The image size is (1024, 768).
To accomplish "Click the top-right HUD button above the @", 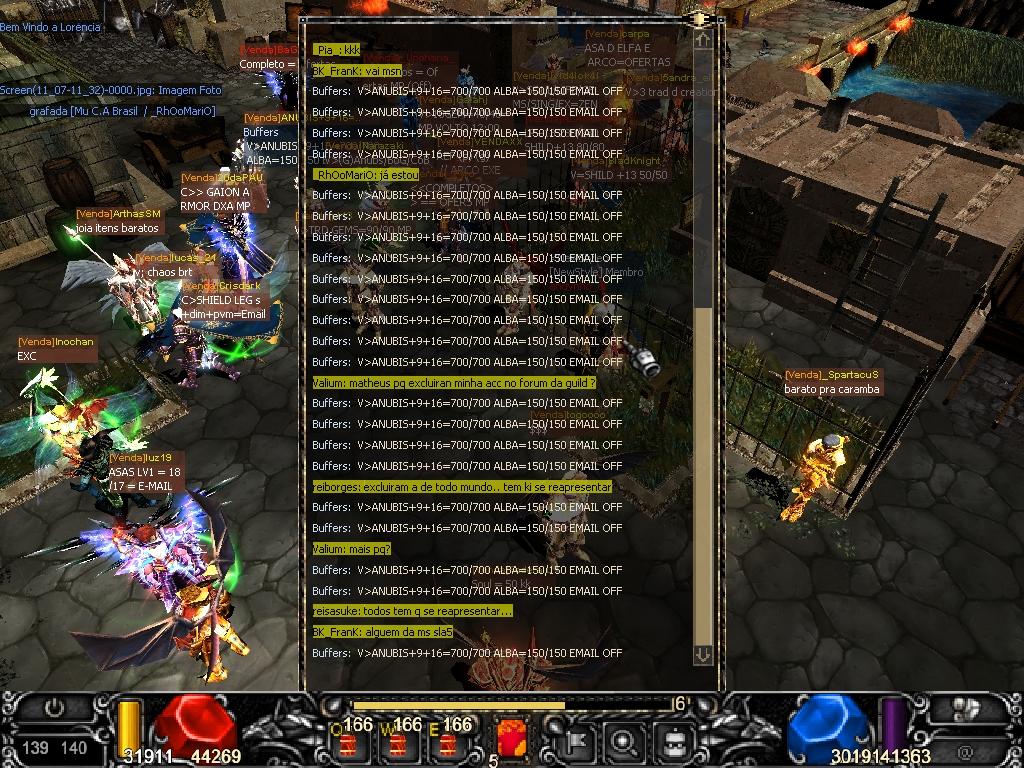I will pyautogui.click(x=966, y=710).
